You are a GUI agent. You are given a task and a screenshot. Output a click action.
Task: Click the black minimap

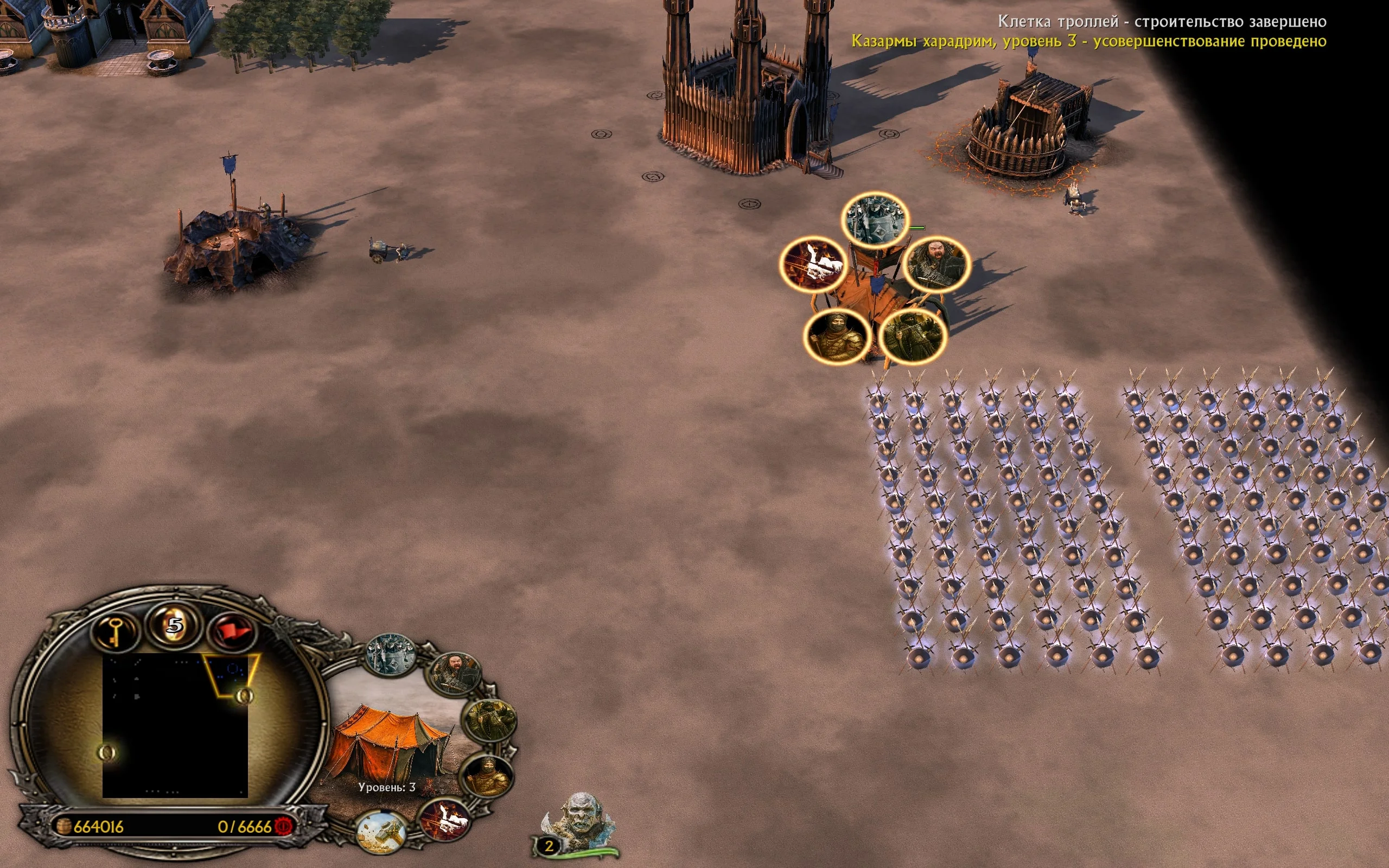click(x=175, y=725)
